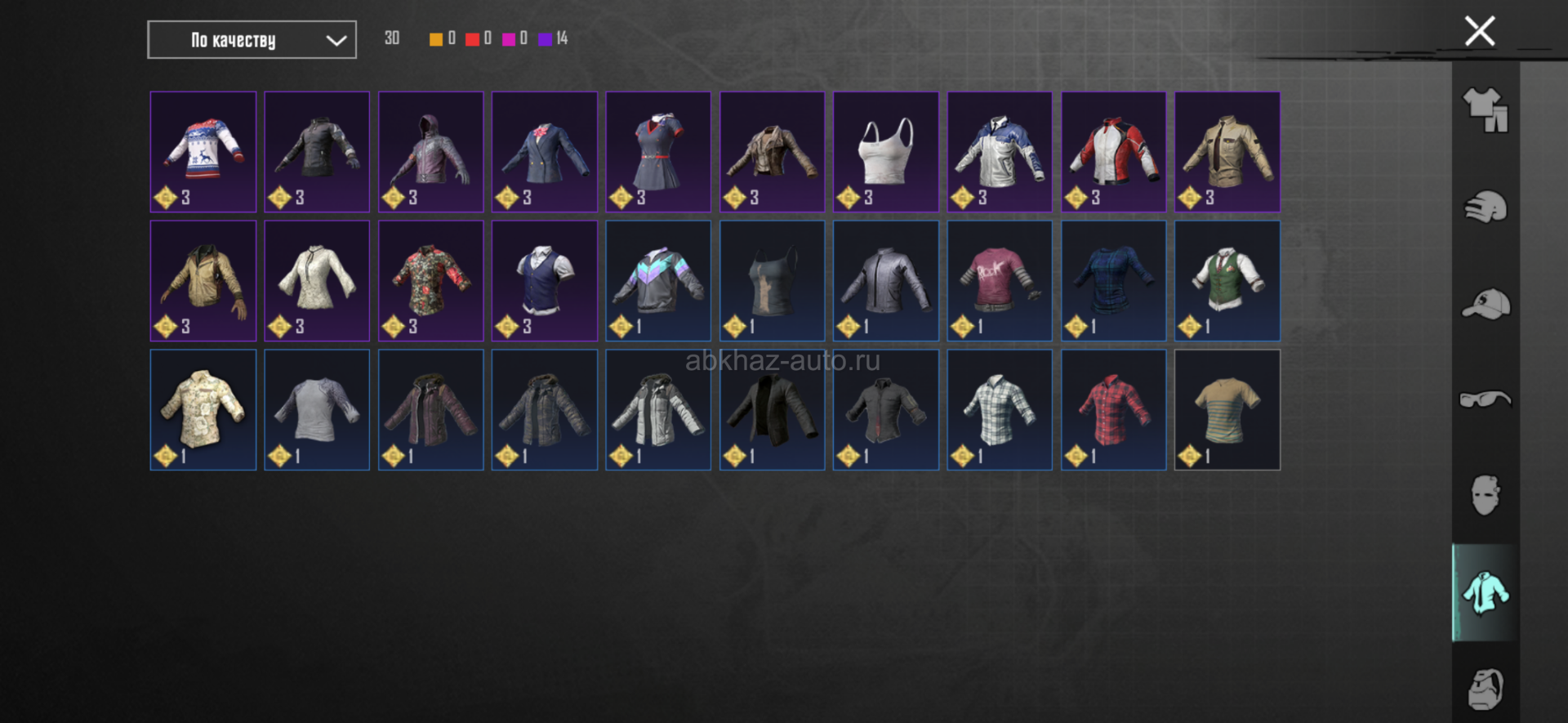Select the red floral shirt

431,280
